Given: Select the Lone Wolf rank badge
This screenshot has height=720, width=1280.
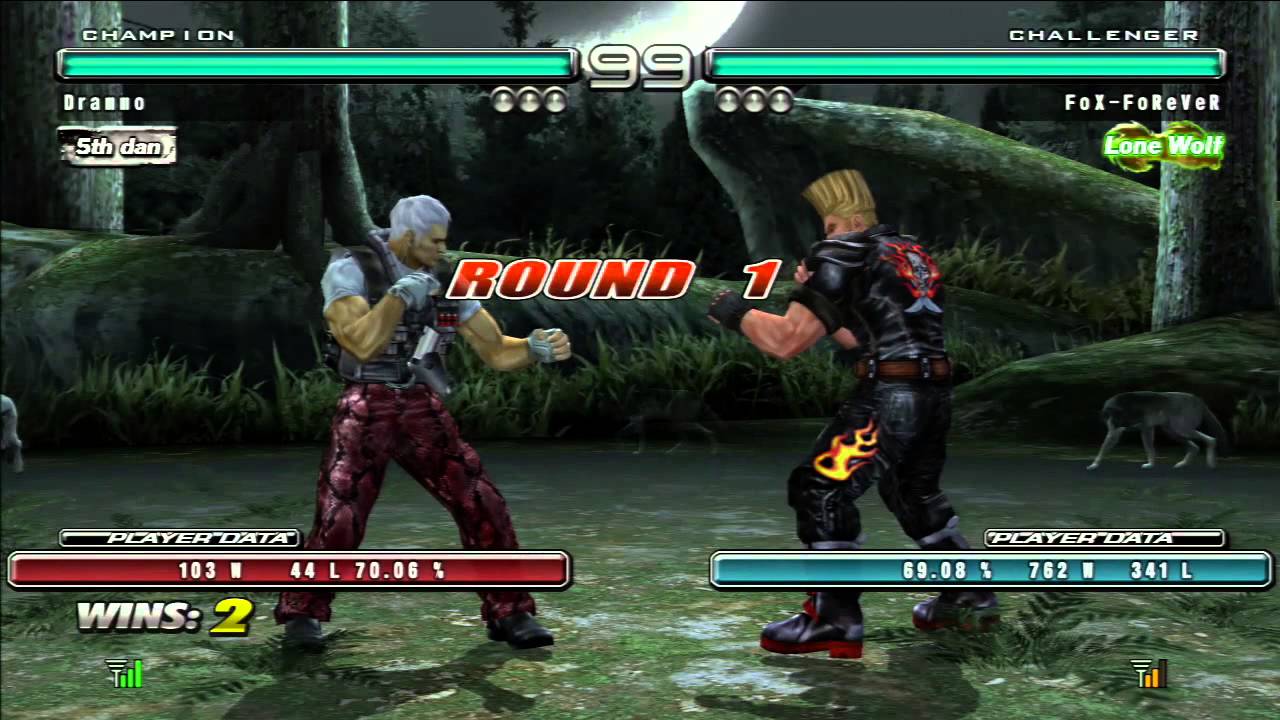Looking at the screenshot, I should pyautogui.click(x=1163, y=146).
